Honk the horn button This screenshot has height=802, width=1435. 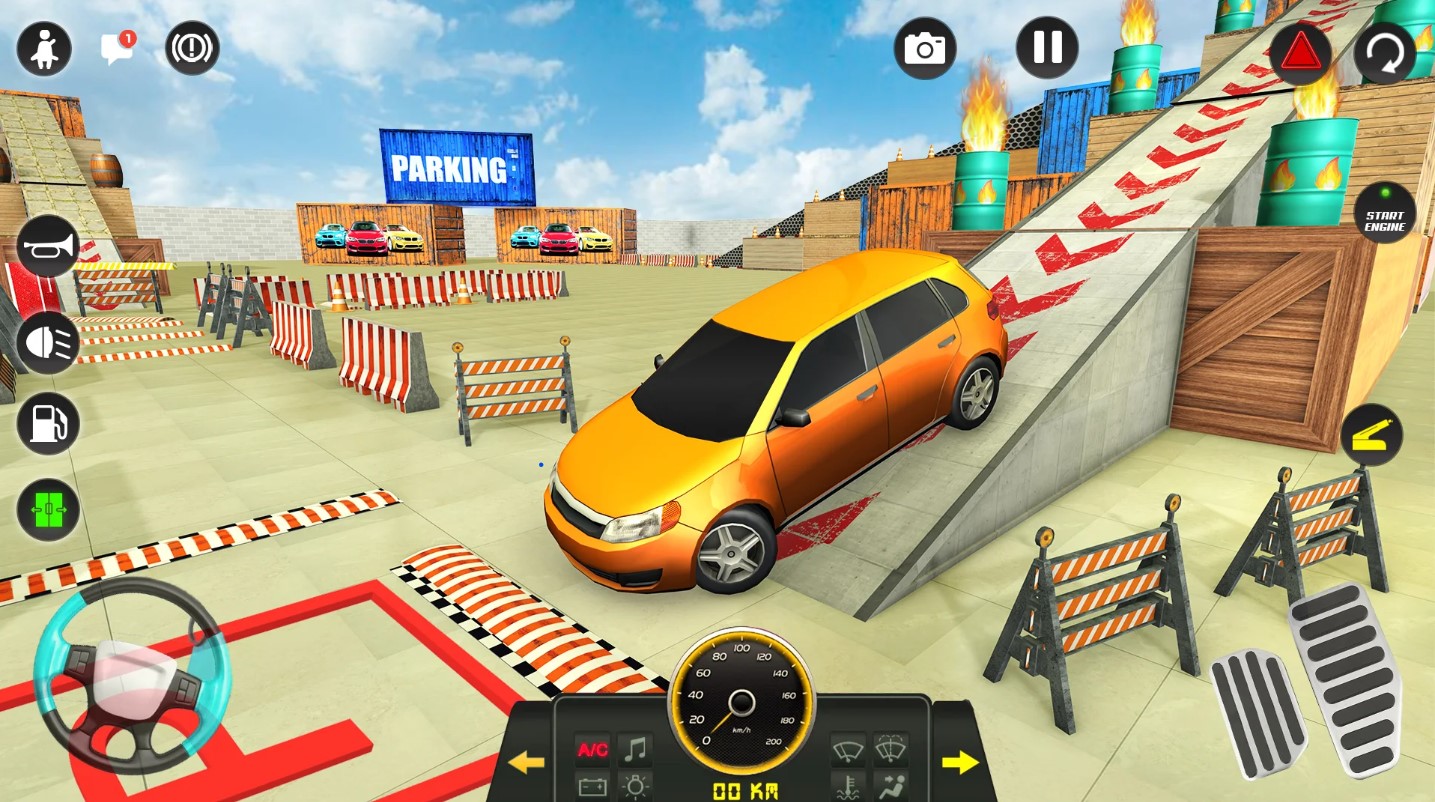[x=47, y=246]
